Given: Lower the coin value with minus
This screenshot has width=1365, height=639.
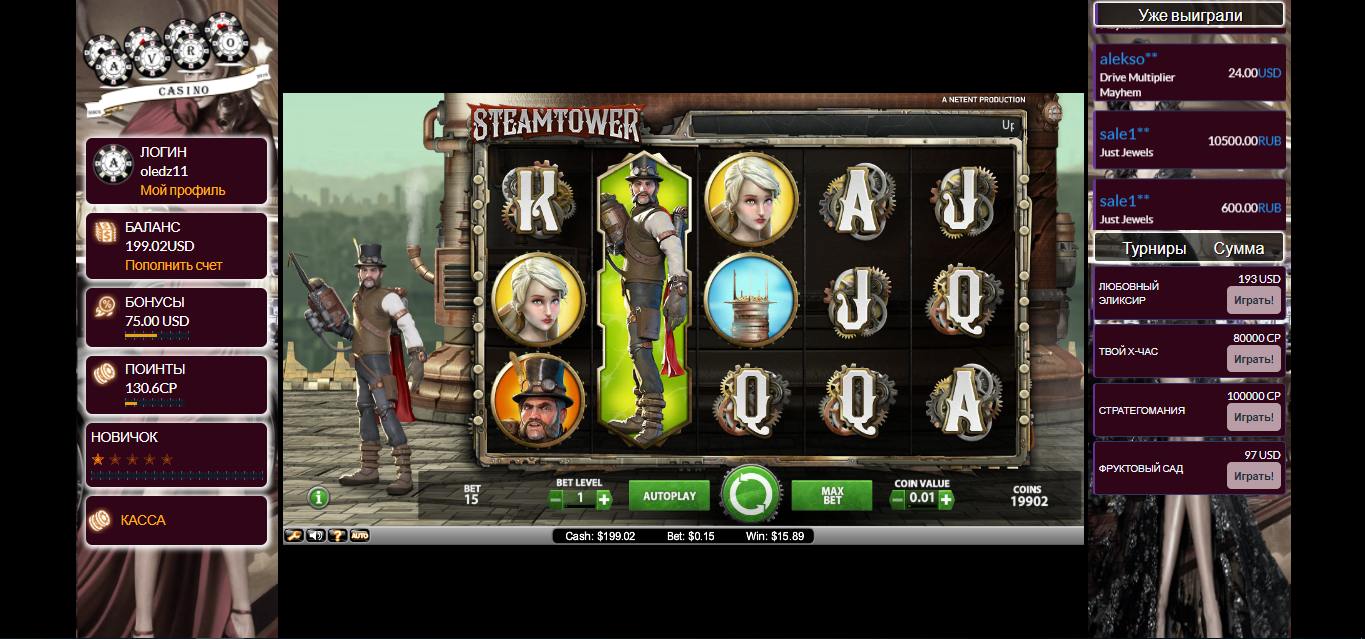Looking at the screenshot, I should click(898, 499).
